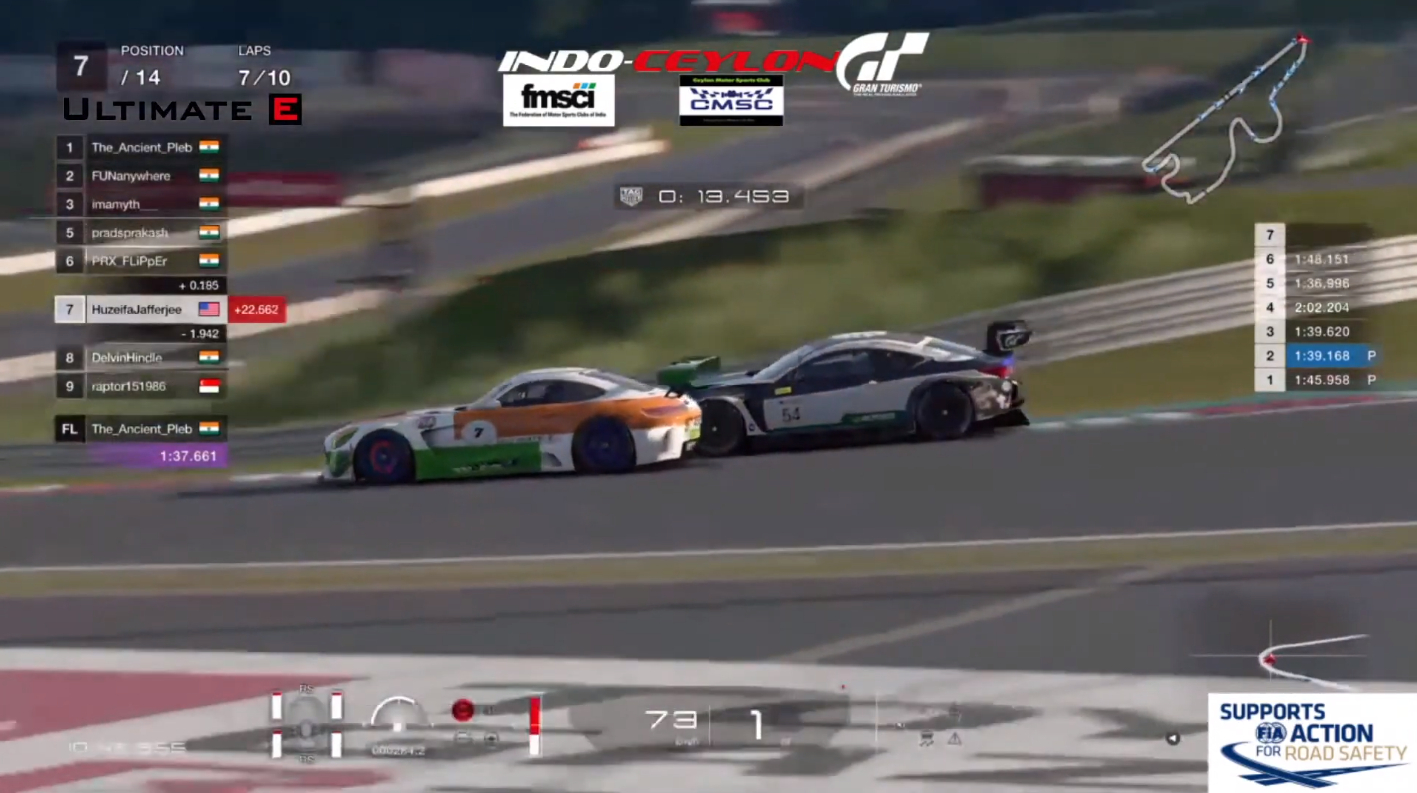Choose pradsprakash in the standings

[x=140, y=233]
